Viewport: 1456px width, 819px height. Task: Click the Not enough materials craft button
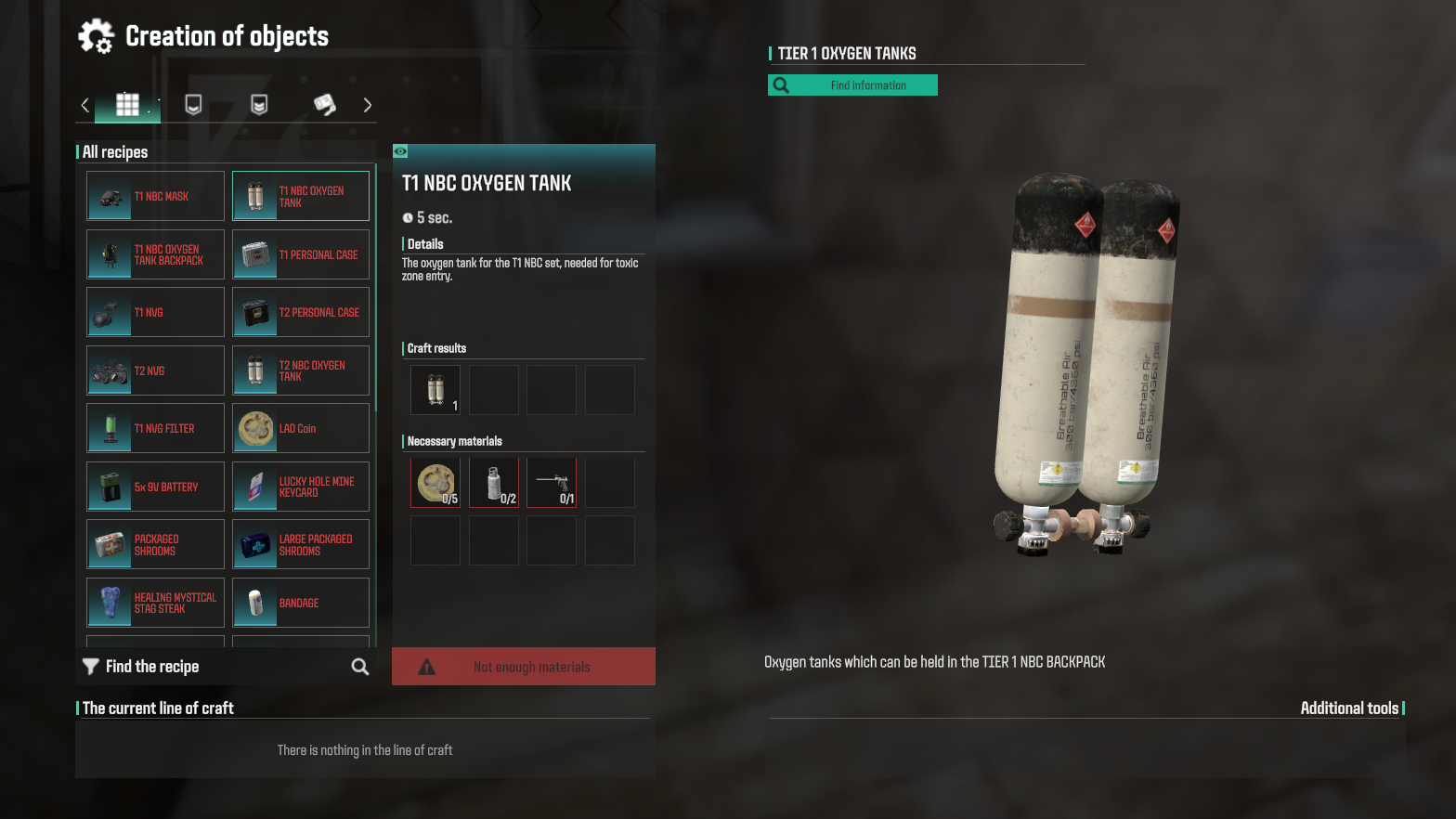point(524,667)
